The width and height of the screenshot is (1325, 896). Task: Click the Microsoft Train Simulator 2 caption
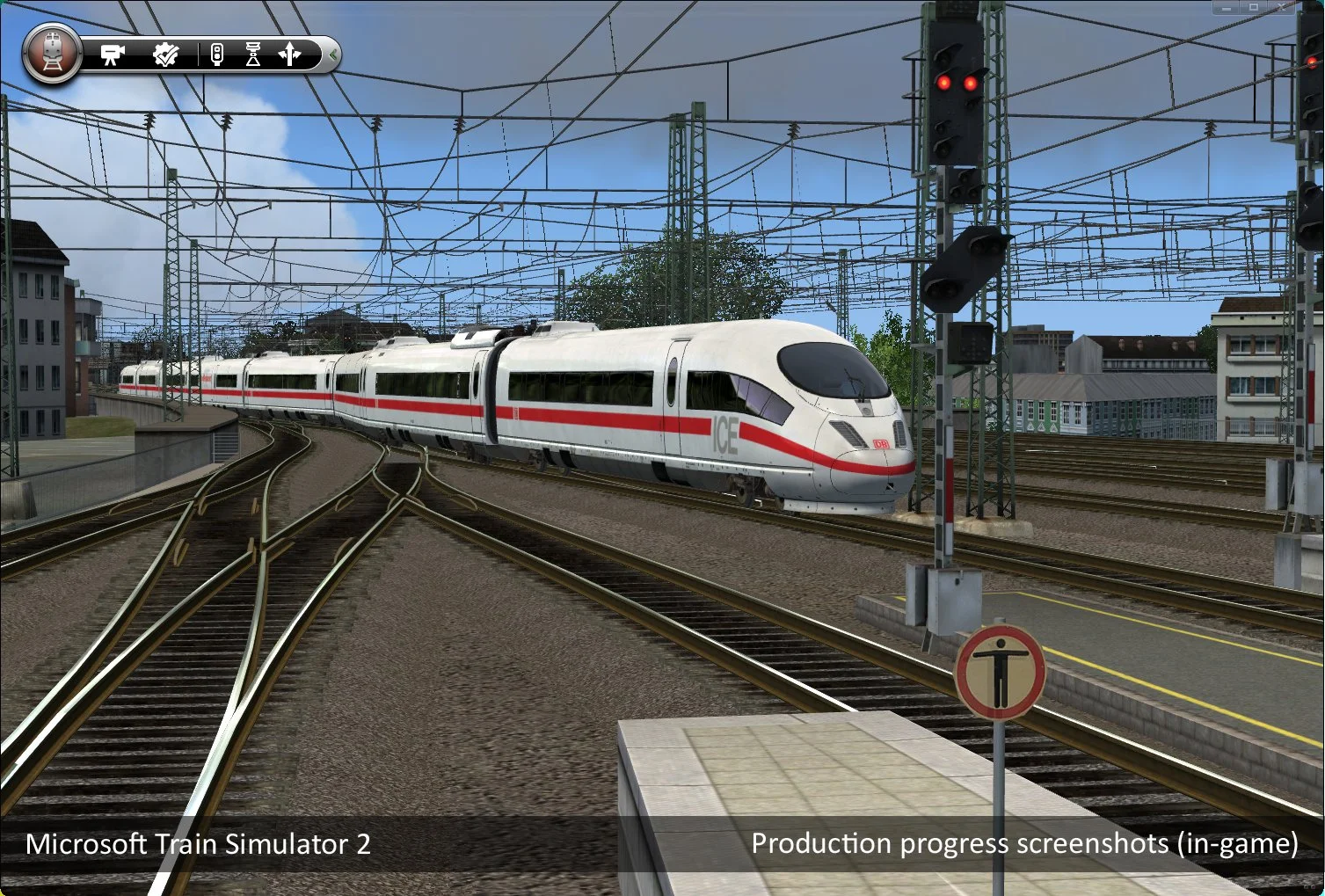[x=199, y=844]
